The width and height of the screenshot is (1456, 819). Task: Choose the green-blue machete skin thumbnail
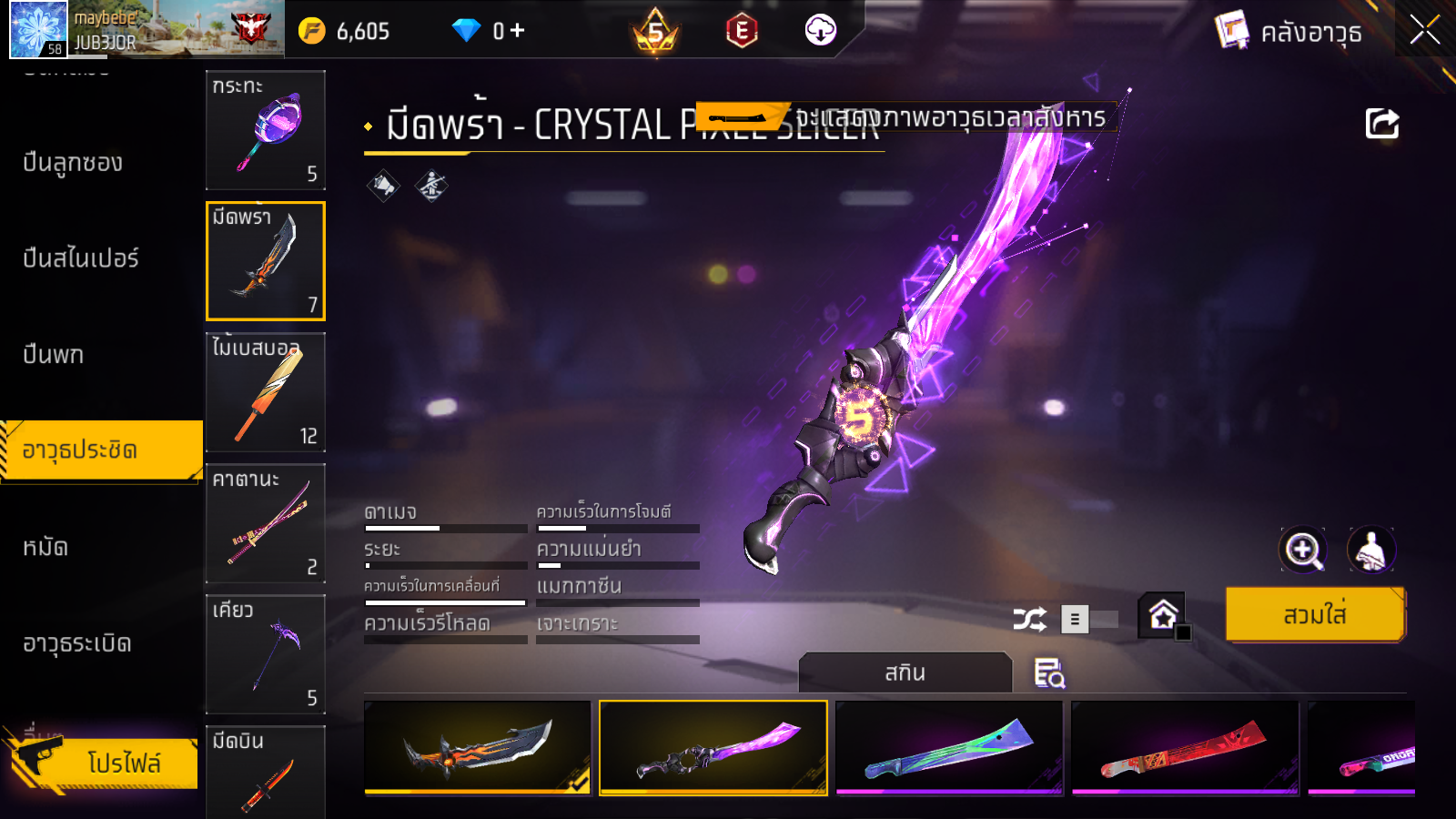[949, 747]
